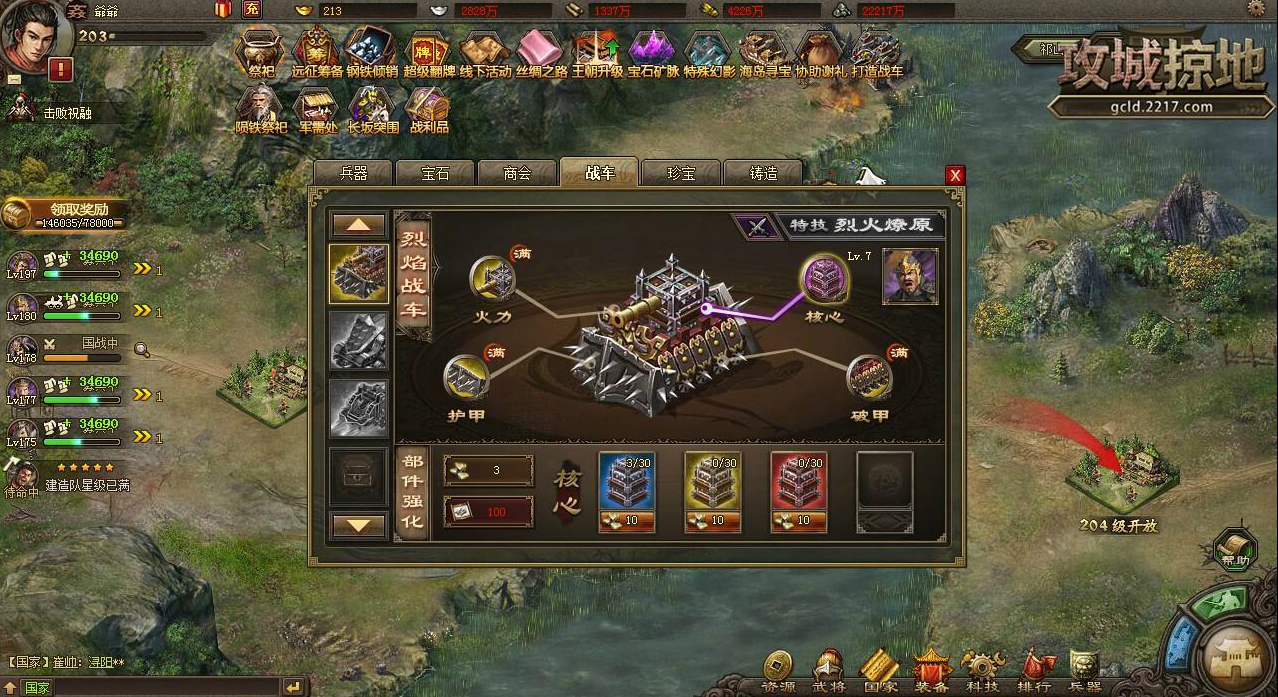Screen dimensions: 1278x697
Task: Click the up arrow in chariot list
Action: (x=359, y=225)
